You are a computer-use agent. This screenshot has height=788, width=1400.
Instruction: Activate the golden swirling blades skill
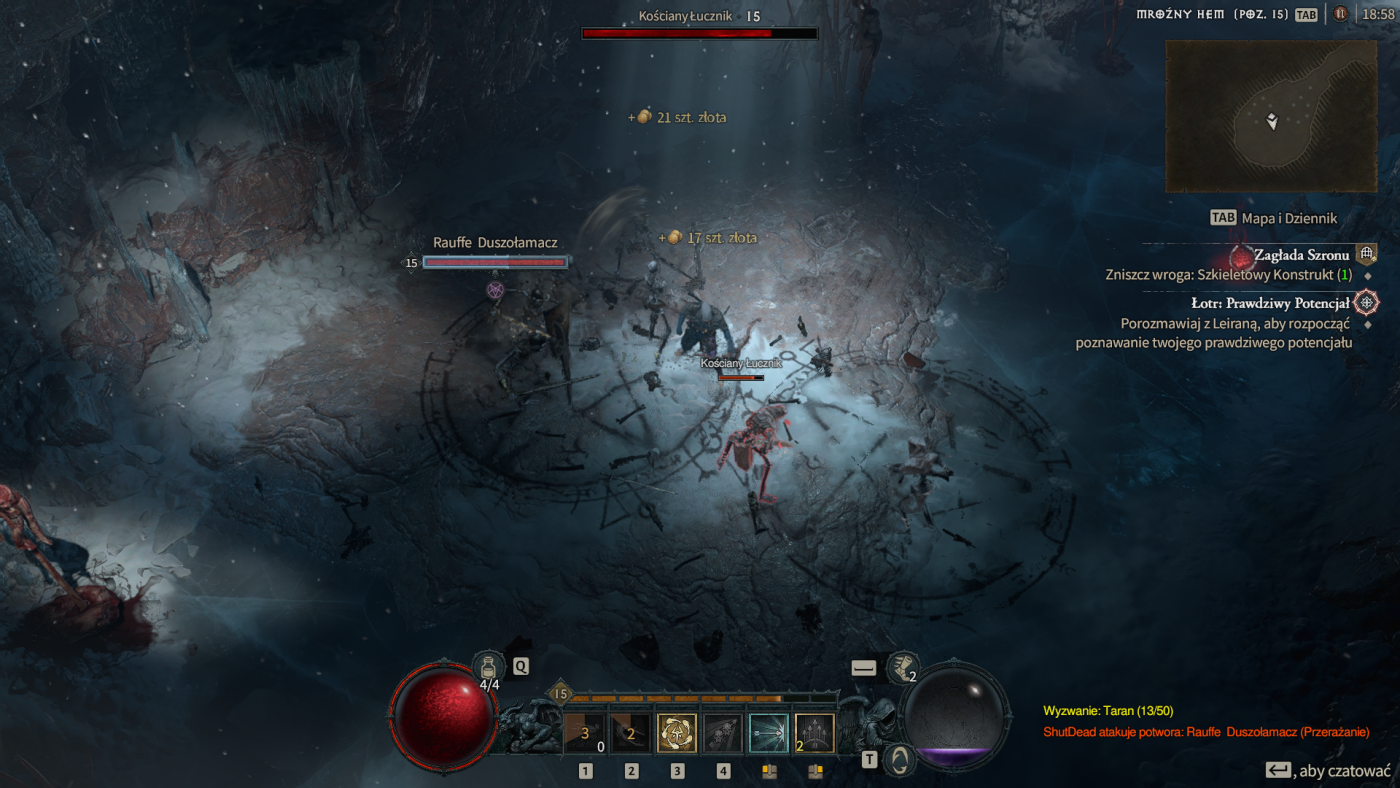click(677, 733)
